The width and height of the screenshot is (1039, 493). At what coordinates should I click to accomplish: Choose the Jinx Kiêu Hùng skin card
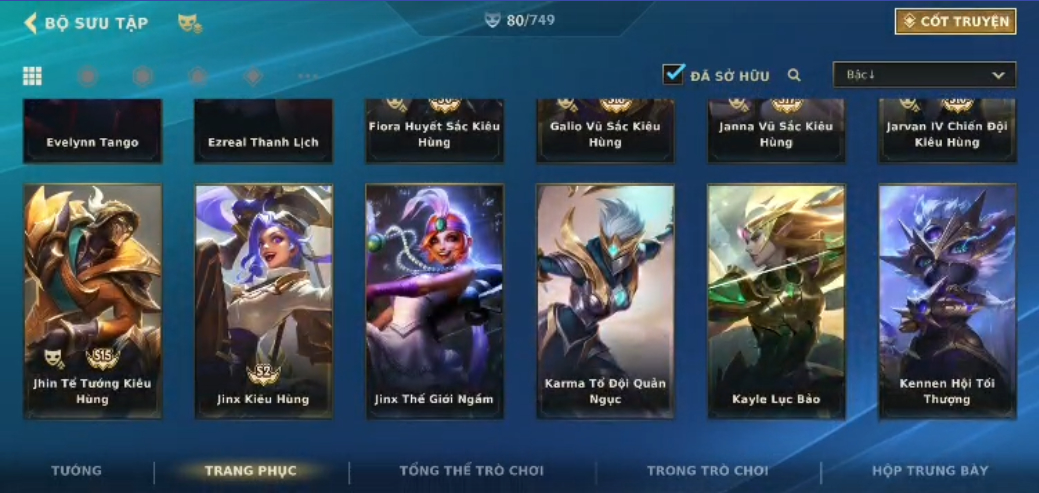(x=264, y=300)
